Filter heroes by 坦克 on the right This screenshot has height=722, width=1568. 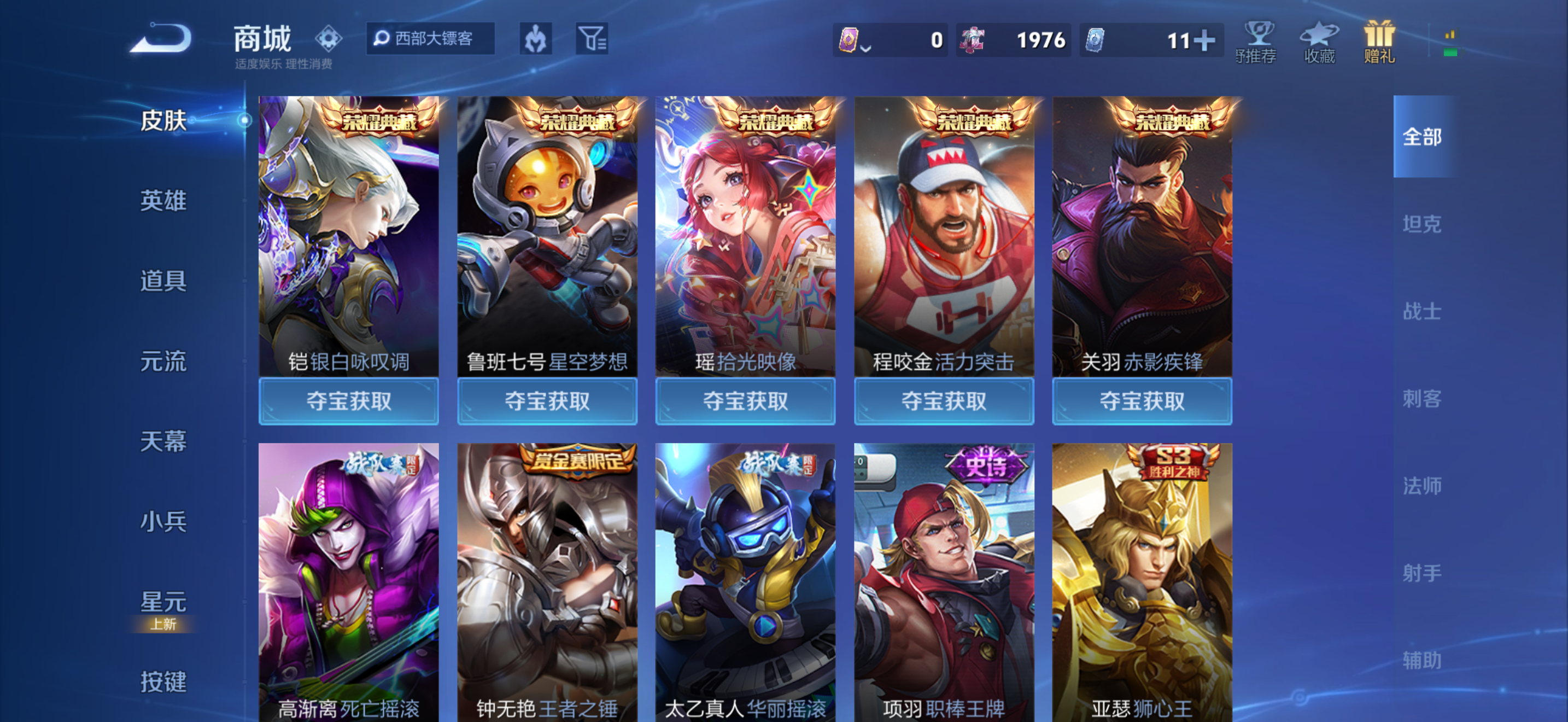[1424, 225]
